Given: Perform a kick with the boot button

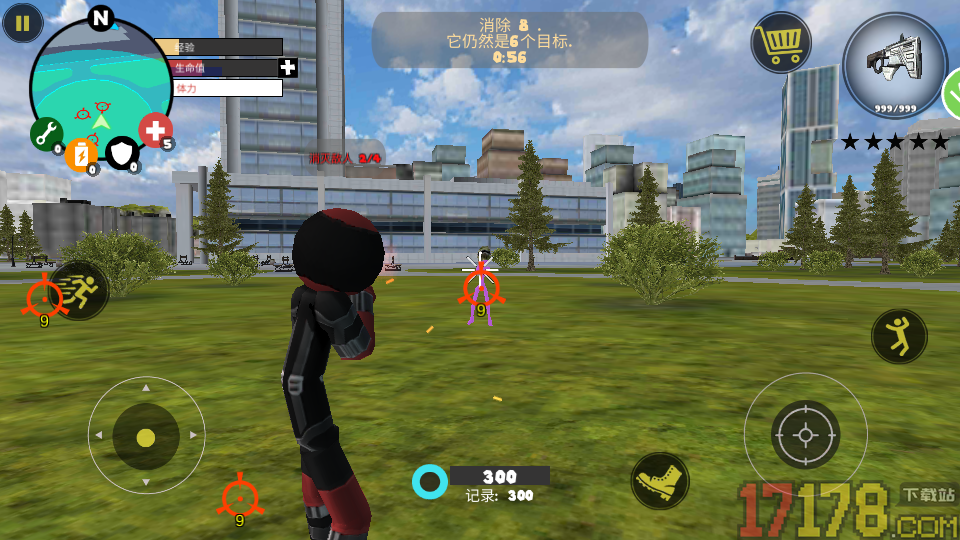Looking at the screenshot, I should [660, 481].
